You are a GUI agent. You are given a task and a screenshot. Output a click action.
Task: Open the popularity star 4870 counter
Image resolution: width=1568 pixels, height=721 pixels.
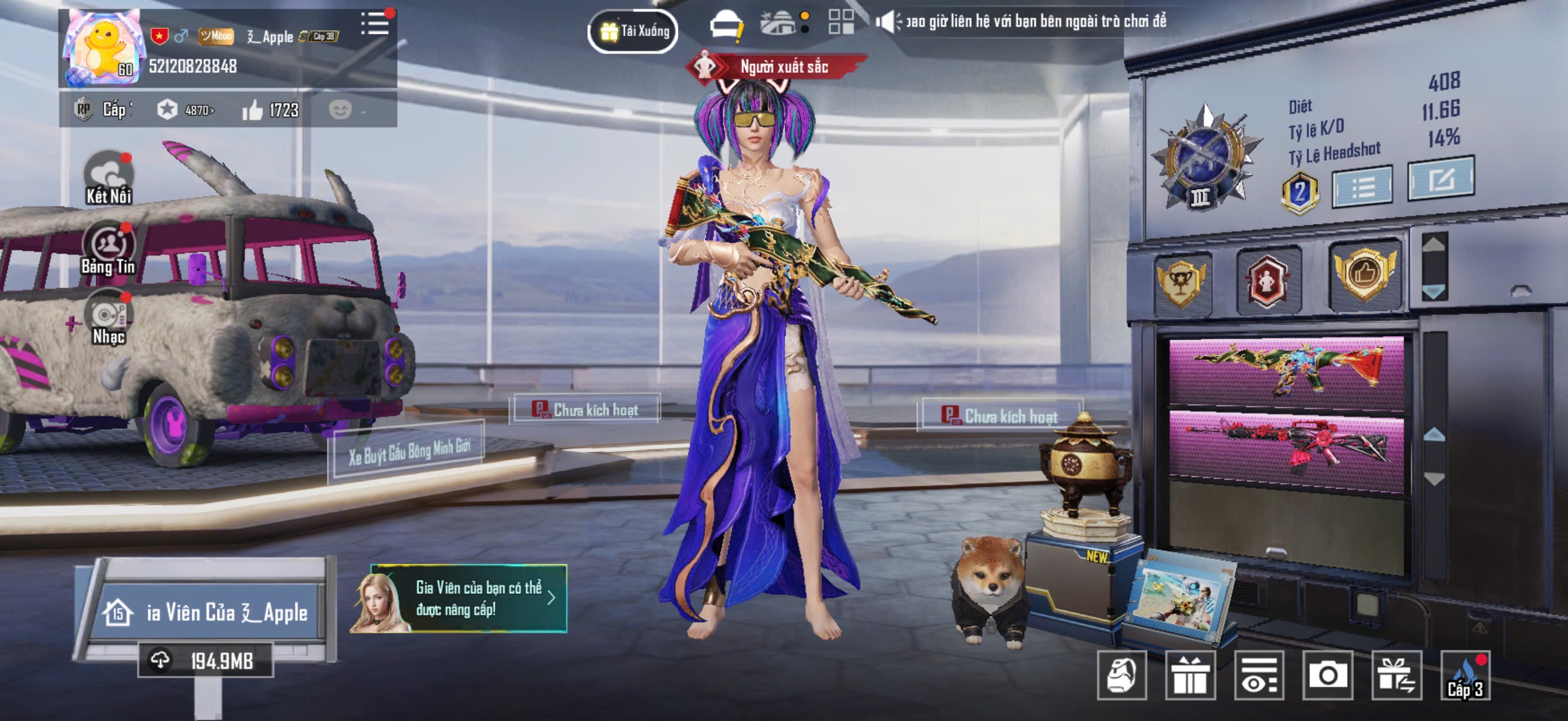coord(185,110)
